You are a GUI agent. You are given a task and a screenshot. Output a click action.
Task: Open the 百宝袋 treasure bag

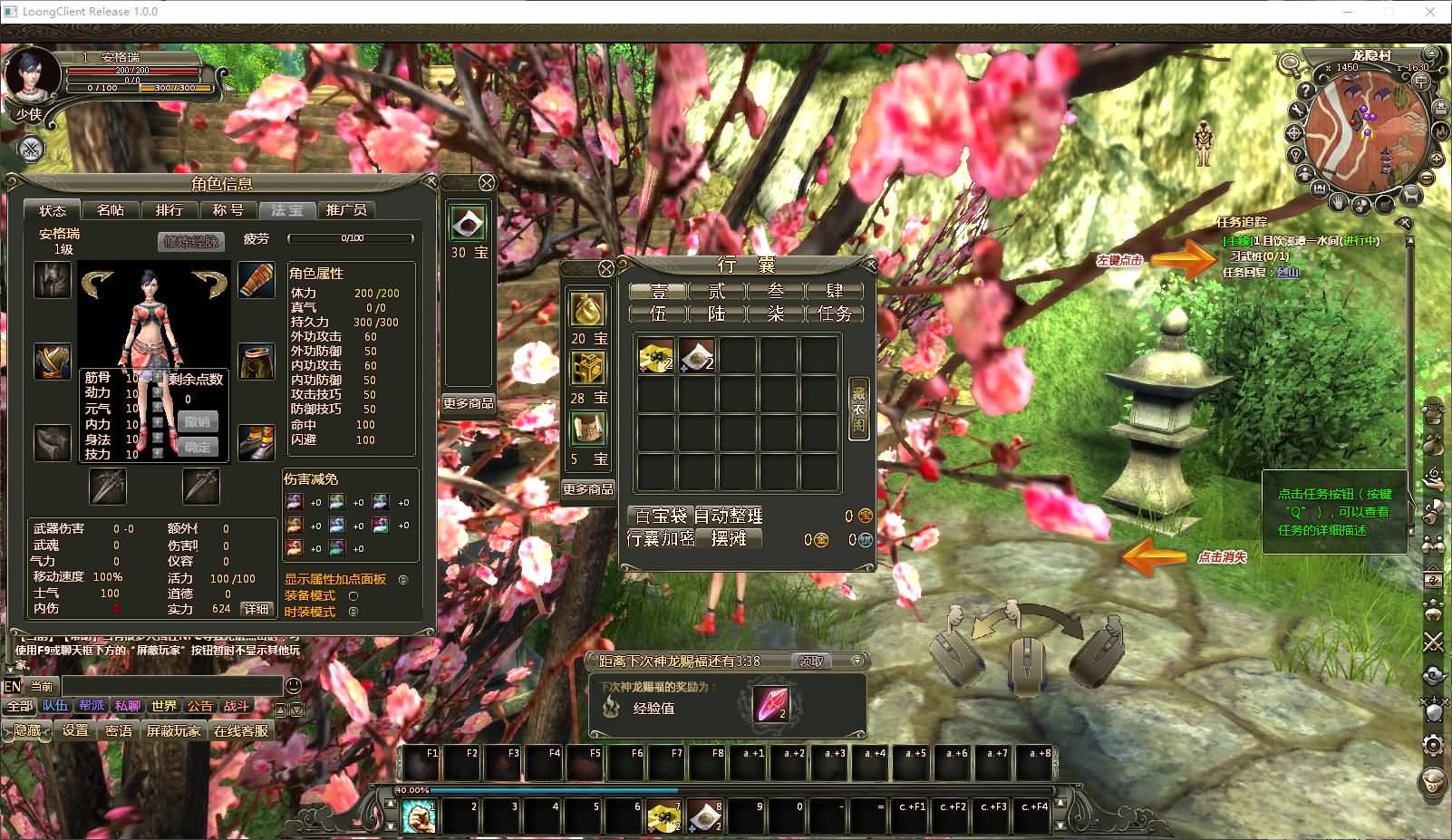tap(660, 516)
